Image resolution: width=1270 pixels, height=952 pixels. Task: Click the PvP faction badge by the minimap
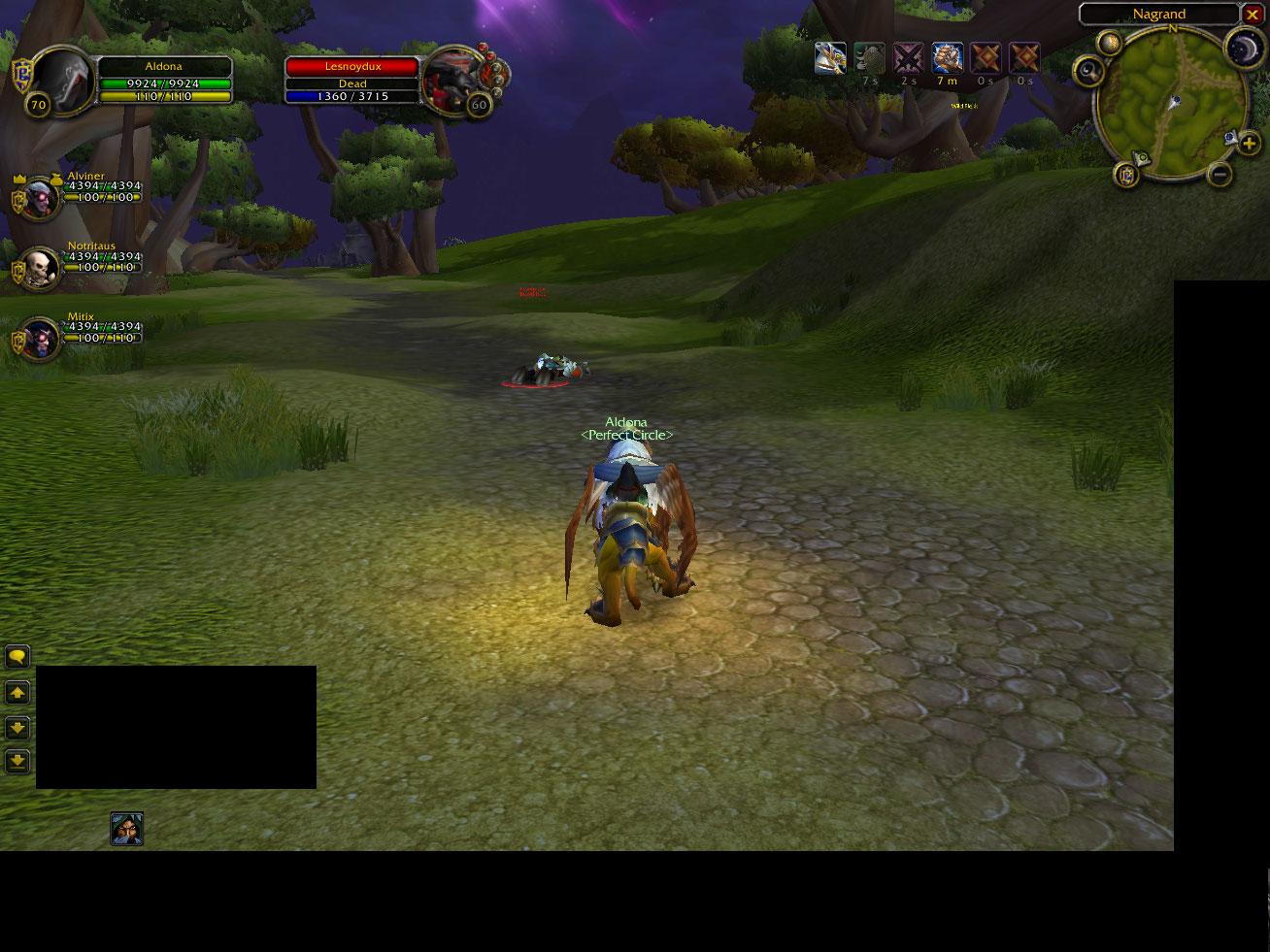tap(1126, 175)
